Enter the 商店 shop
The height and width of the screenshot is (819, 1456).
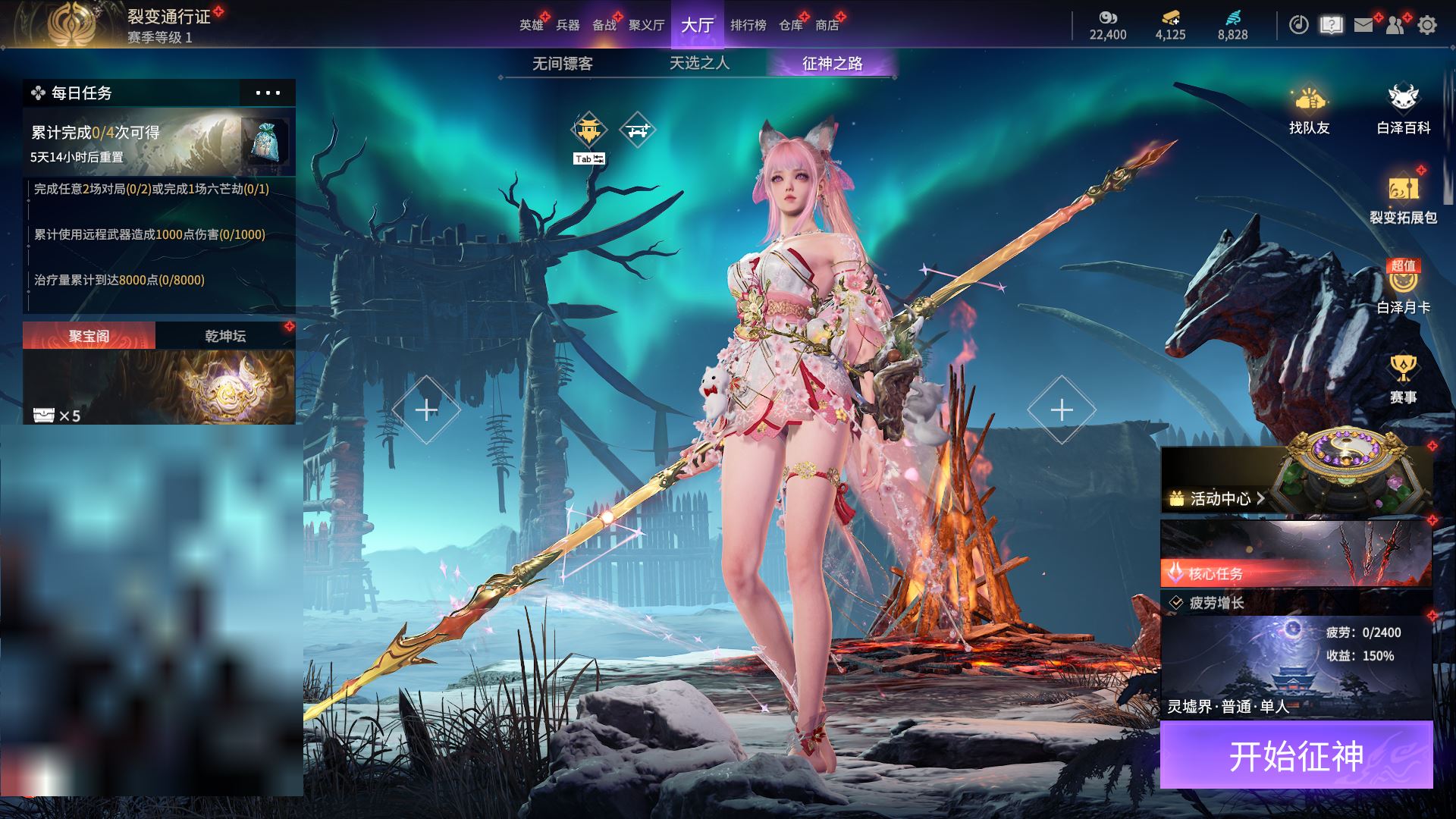(x=827, y=25)
